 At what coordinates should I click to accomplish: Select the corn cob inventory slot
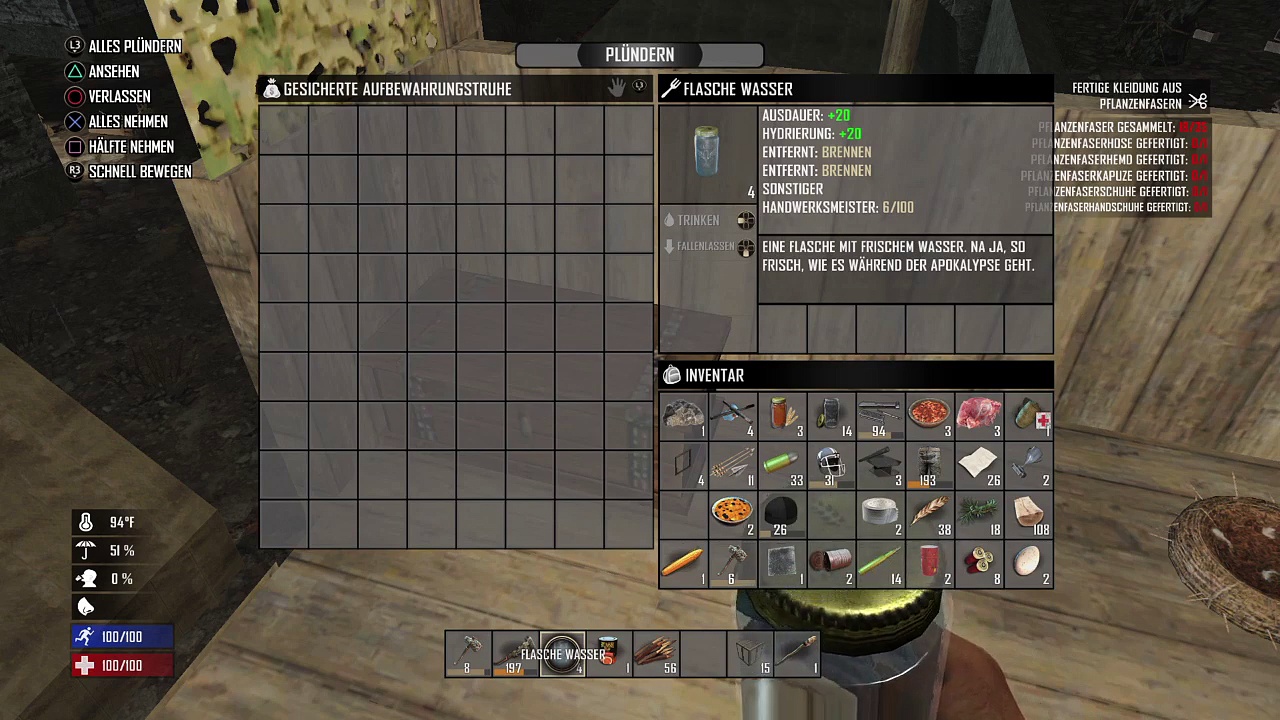(x=684, y=562)
